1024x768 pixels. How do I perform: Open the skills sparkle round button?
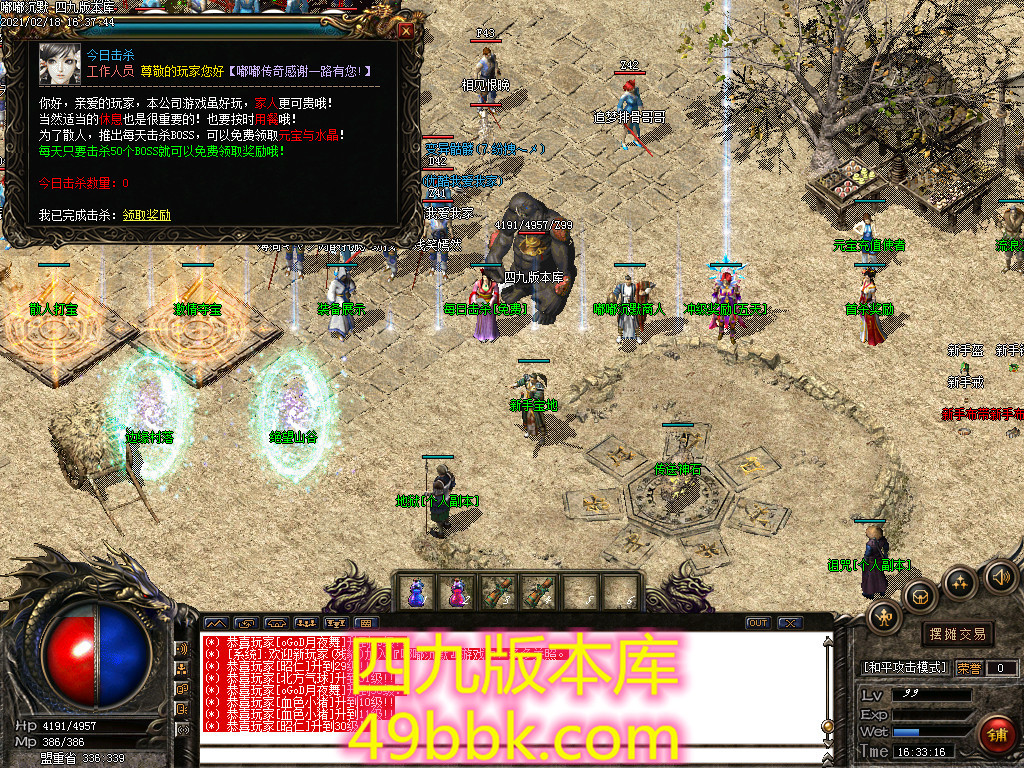tap(959, 581)
